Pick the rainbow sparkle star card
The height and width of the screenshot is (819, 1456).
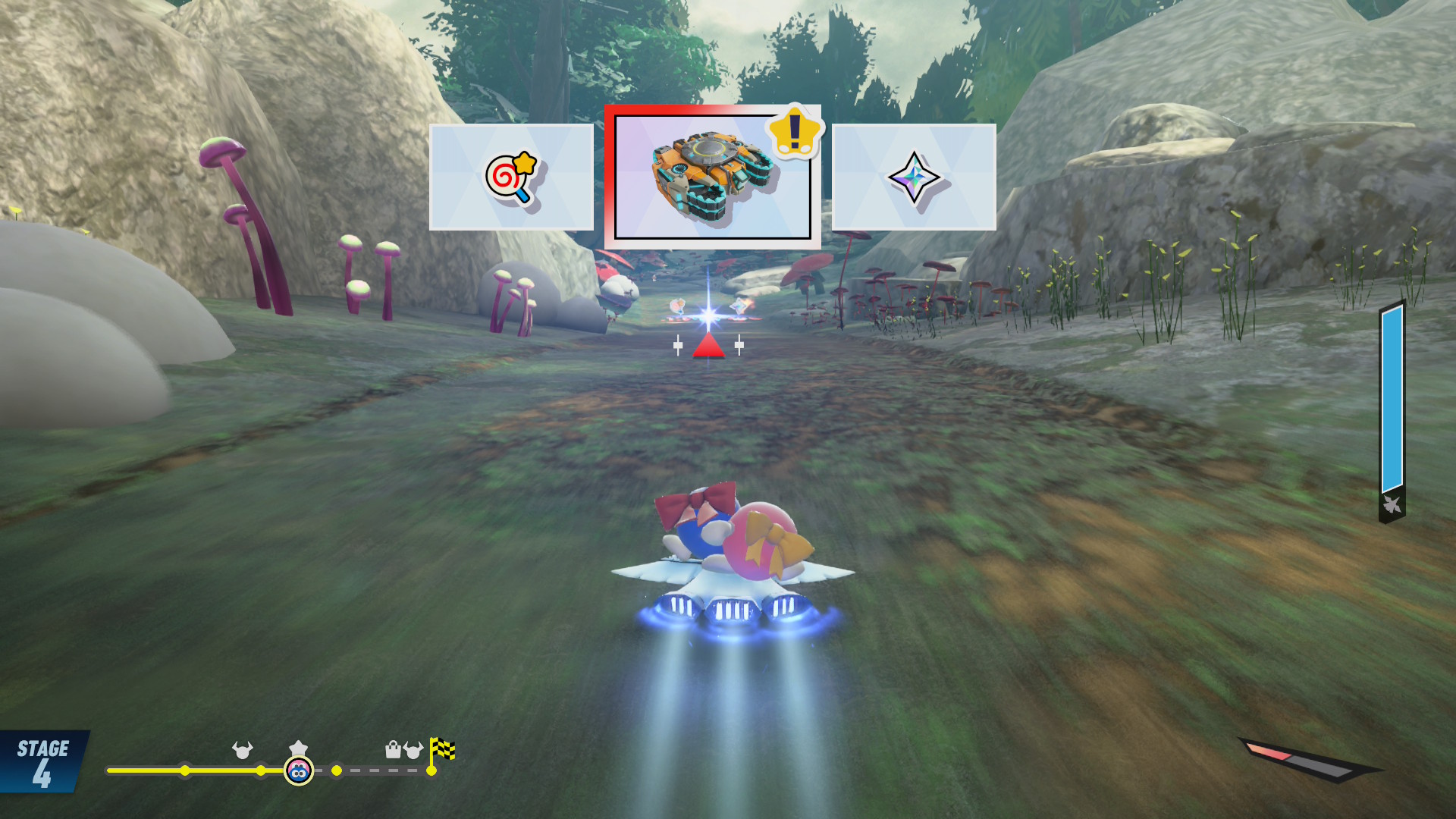(x=914, y=177)
